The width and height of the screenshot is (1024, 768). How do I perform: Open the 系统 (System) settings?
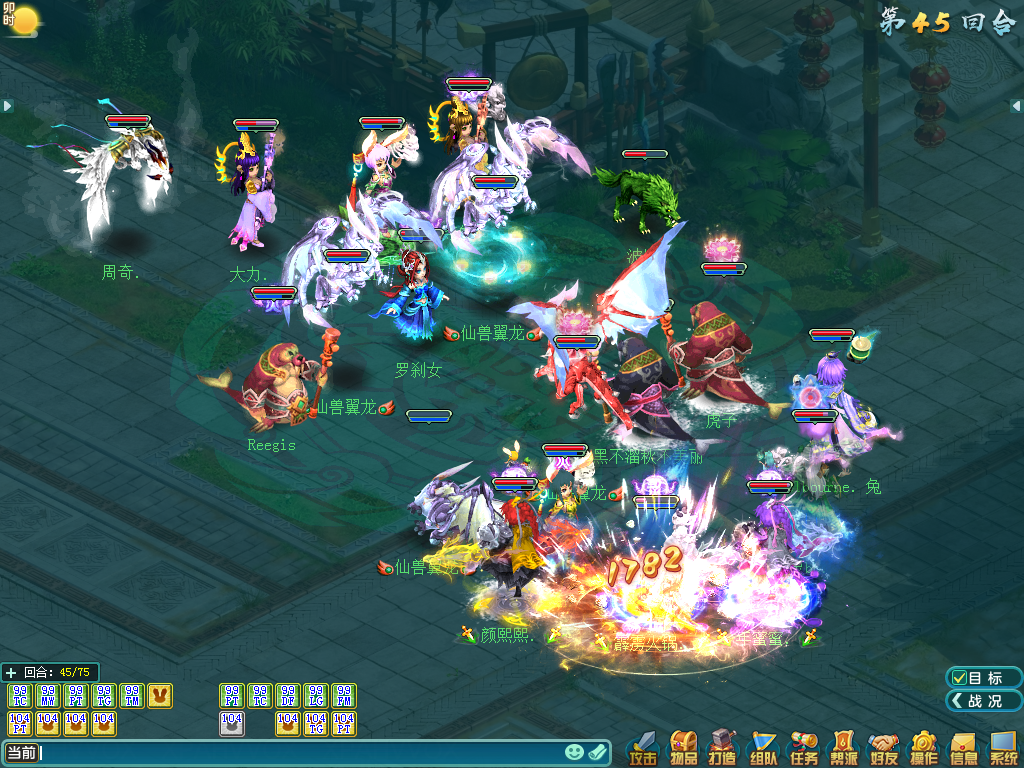point(1003,748)
